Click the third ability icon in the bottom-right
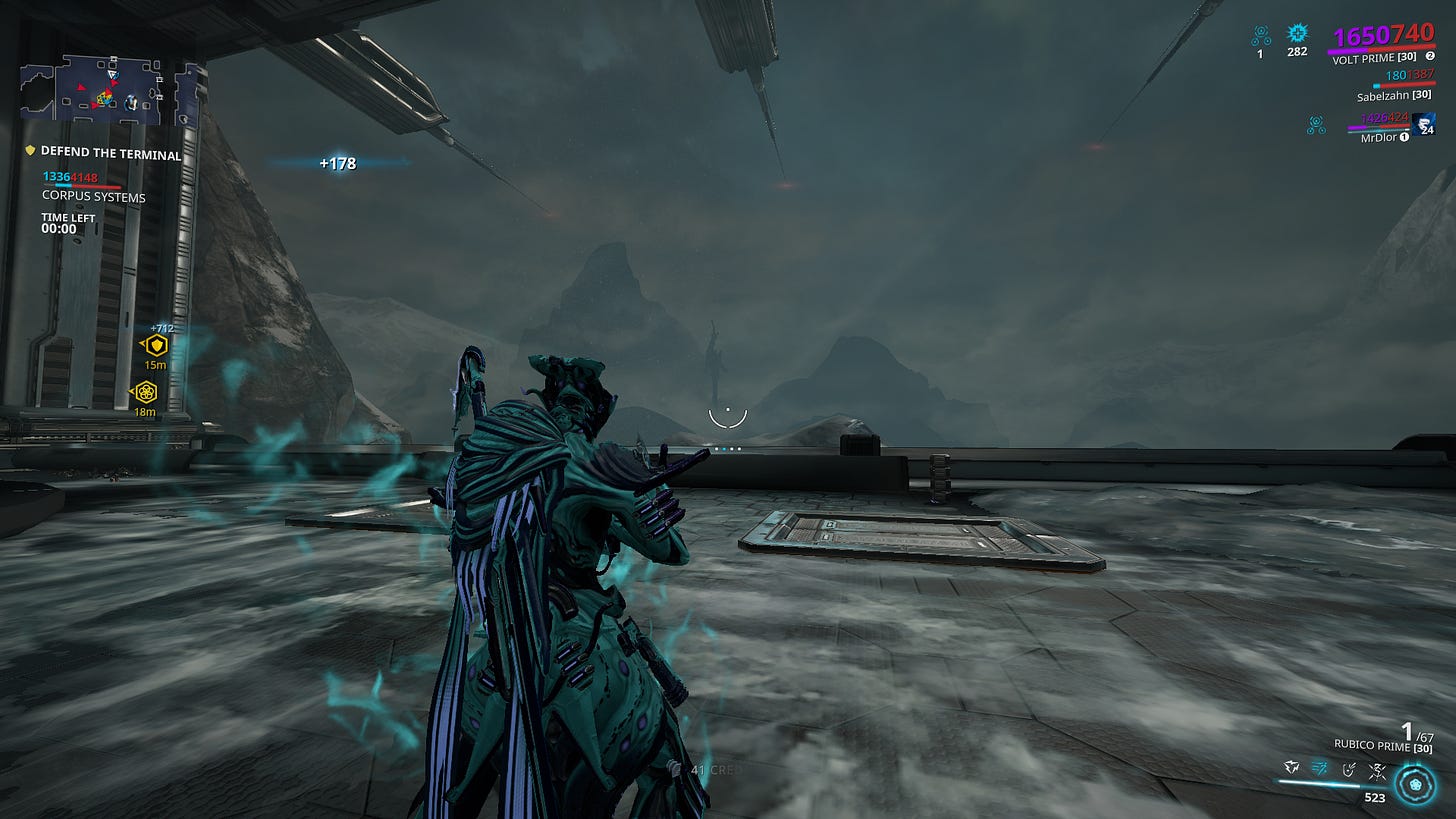The width and height of the screenshot is (1456, 819). [1348, 771]
